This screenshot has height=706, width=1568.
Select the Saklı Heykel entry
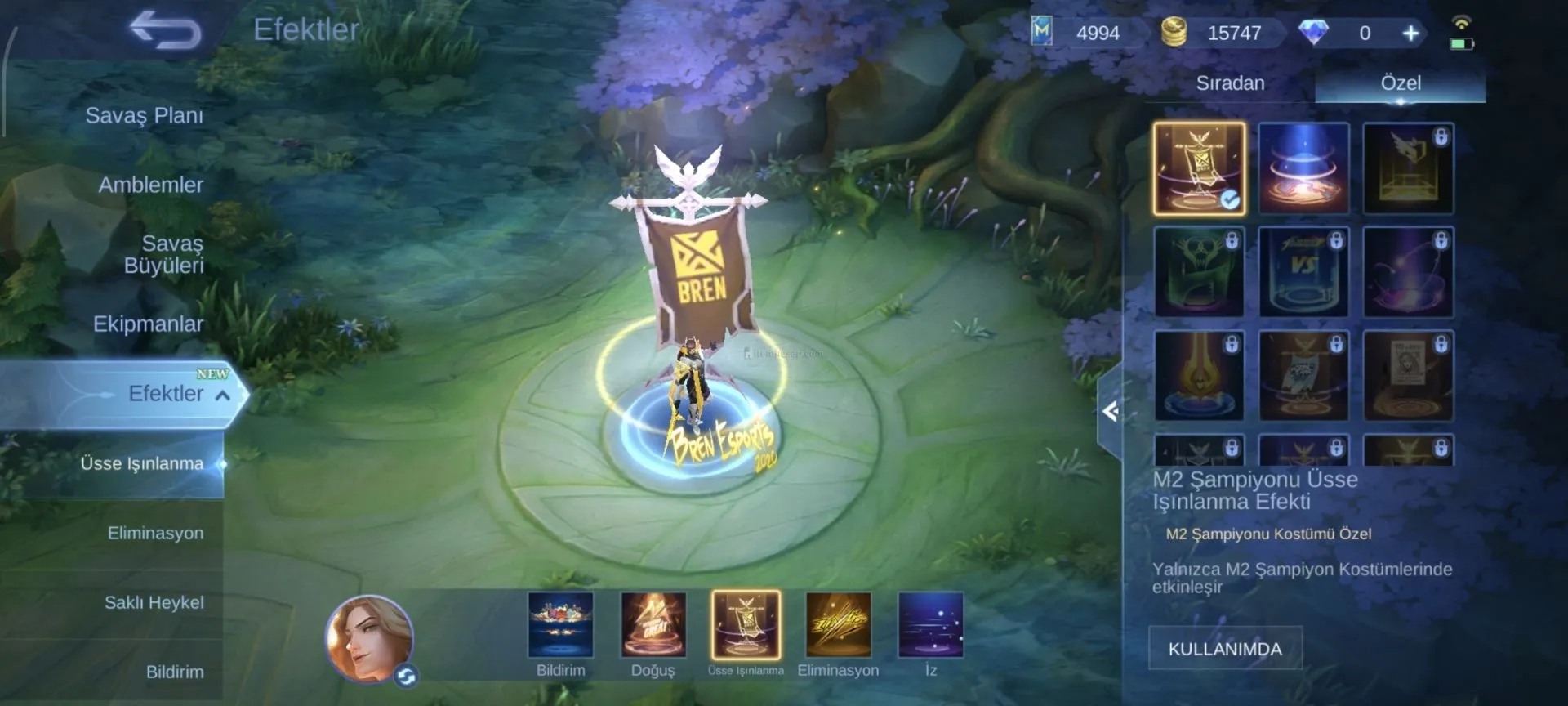[154, 603]
